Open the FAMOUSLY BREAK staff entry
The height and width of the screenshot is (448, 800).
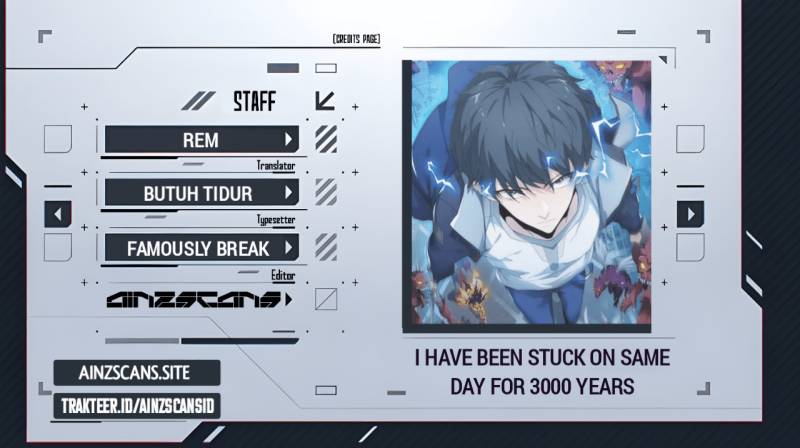pyautogui.click(x=201, y=247)
